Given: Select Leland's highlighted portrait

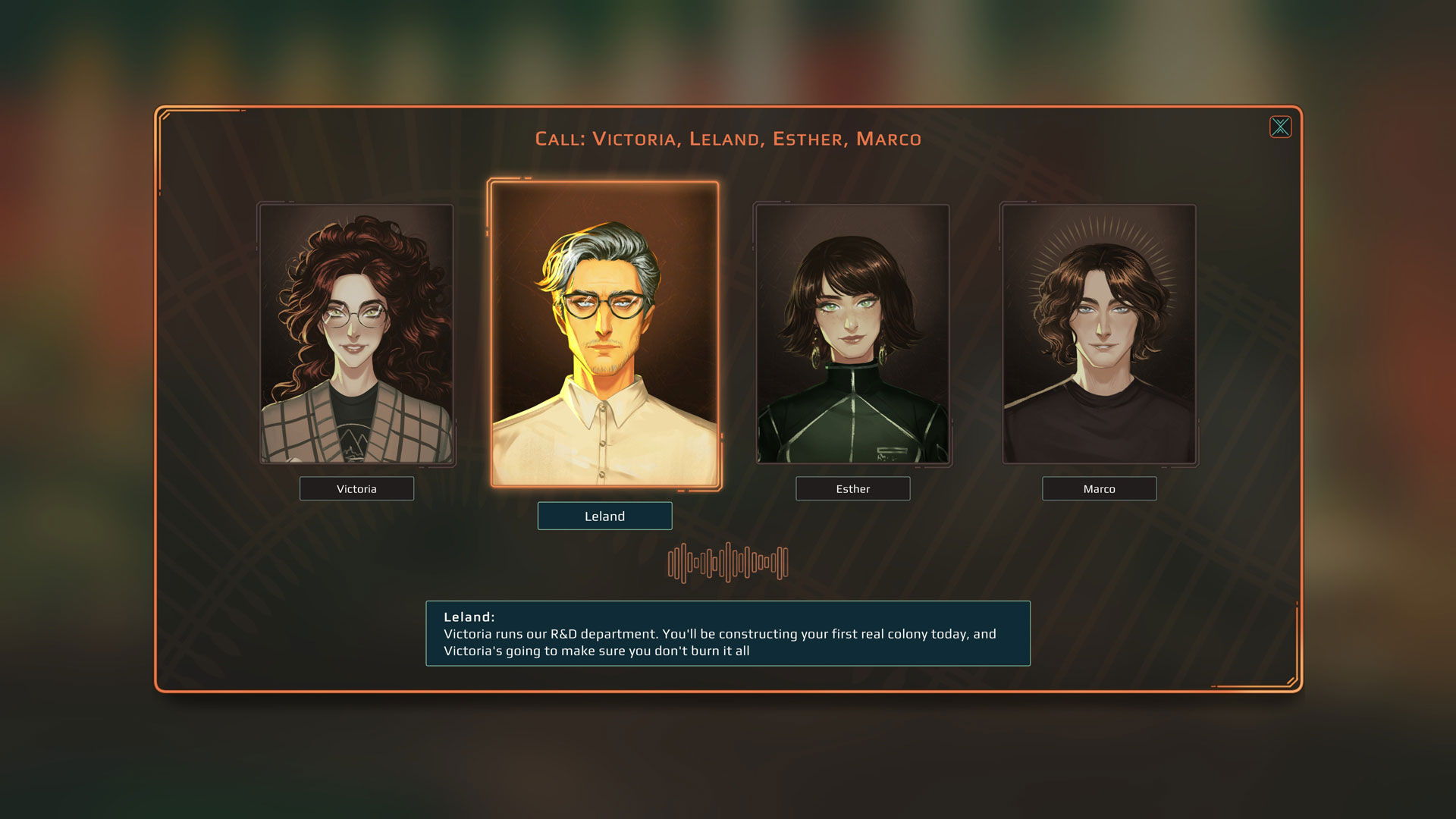Looking at the screenshot, I should point(604,334).
